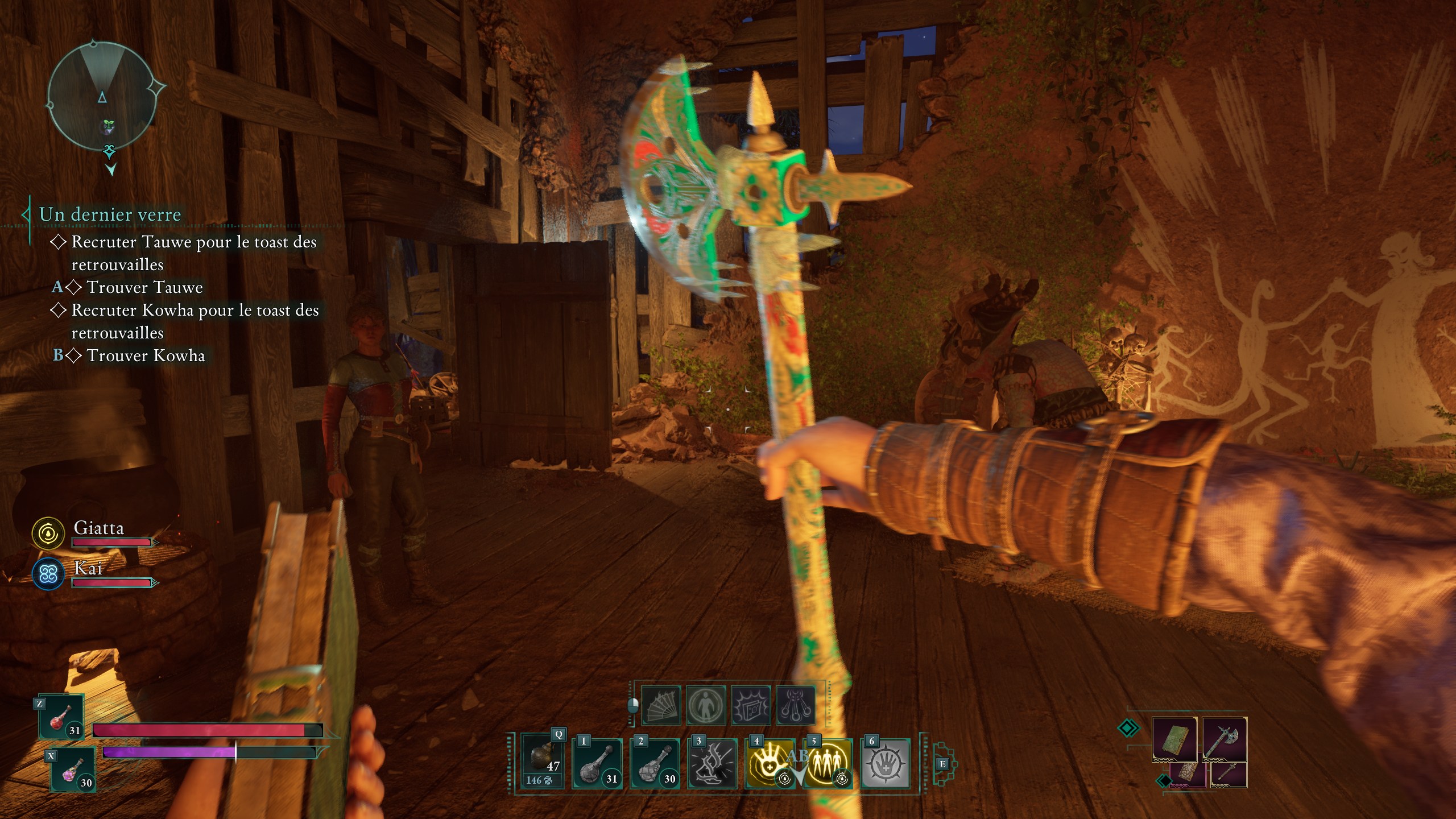Select the grenade throwable slot with 47
This screenshot has height=819, width=1456.
tap(542, 760)
